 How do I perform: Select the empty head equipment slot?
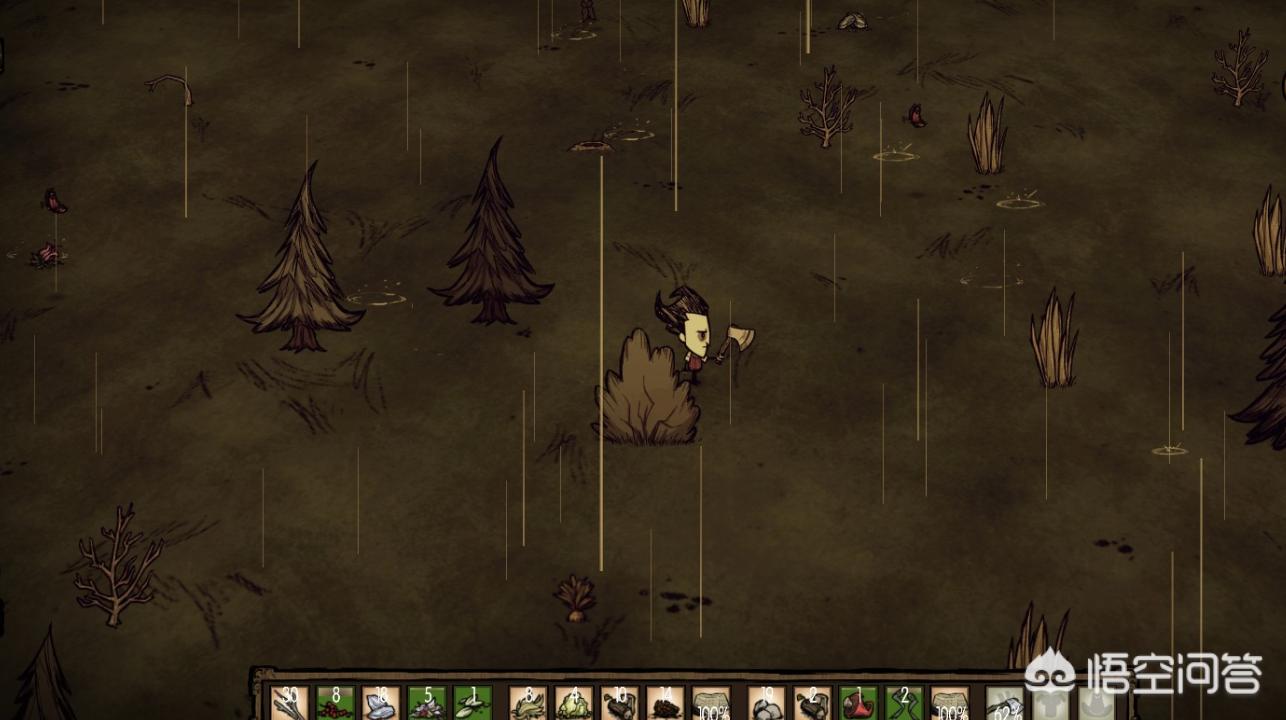[1097, 703]
